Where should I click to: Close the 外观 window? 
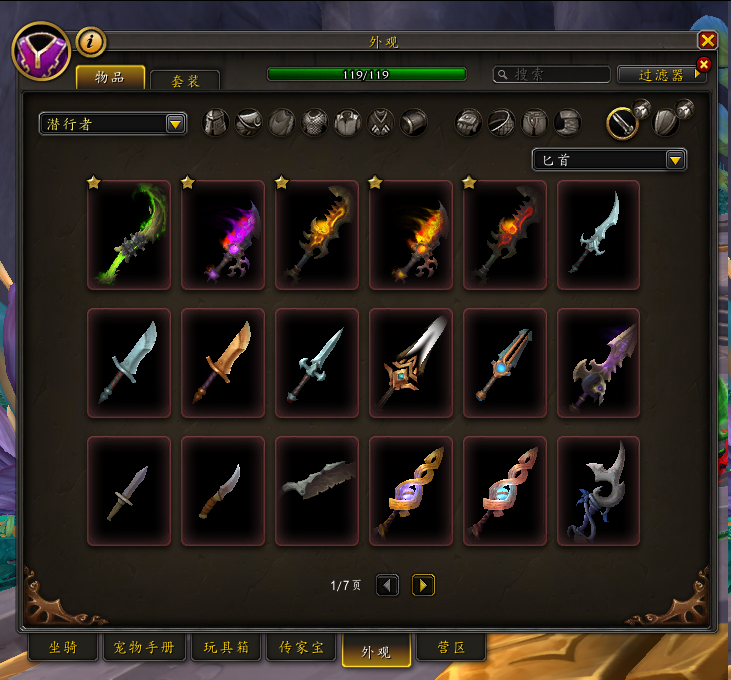pyautogui.click(x=707, y=40)
